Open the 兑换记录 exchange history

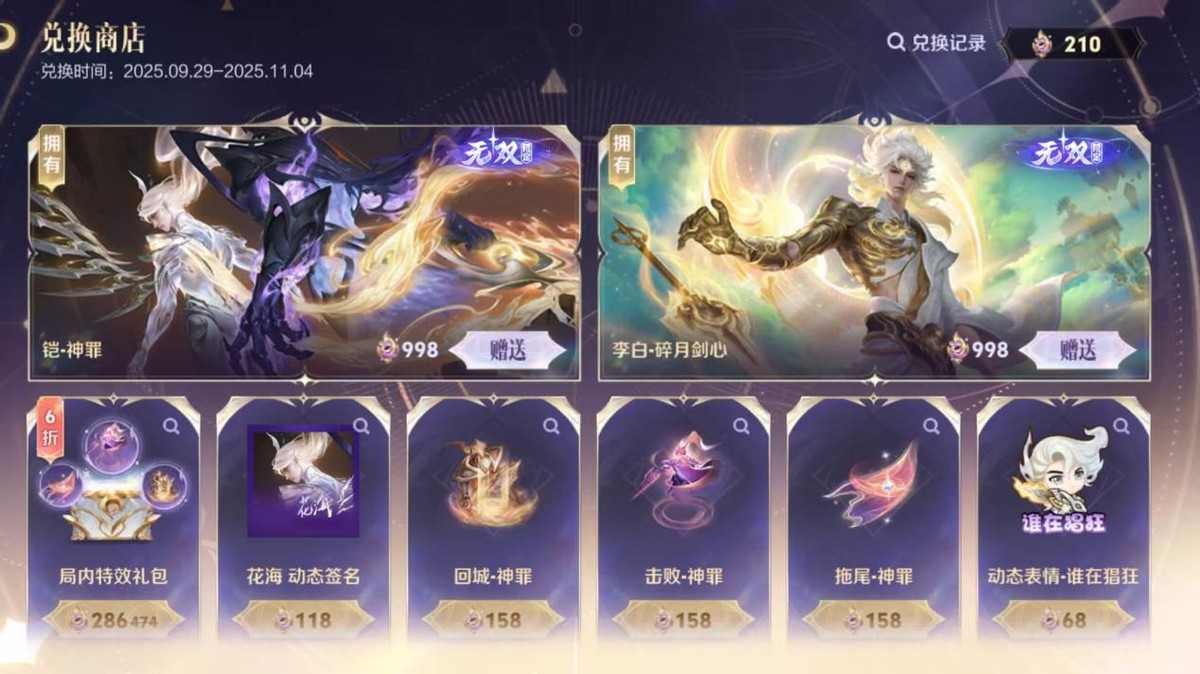coord(937,43)
